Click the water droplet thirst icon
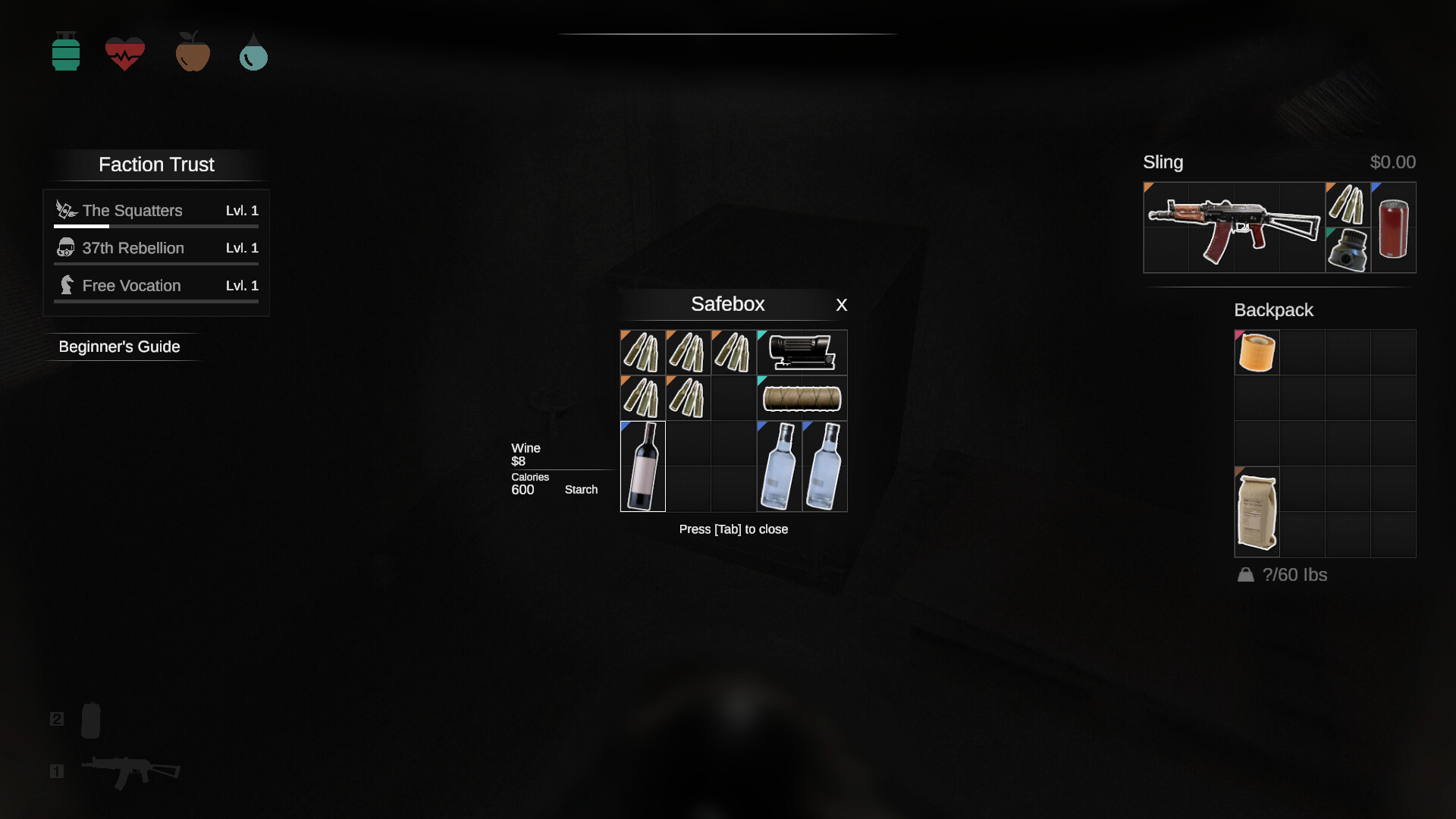Image resolution: width=1456 pixels, height=819 pixels. 253,52
